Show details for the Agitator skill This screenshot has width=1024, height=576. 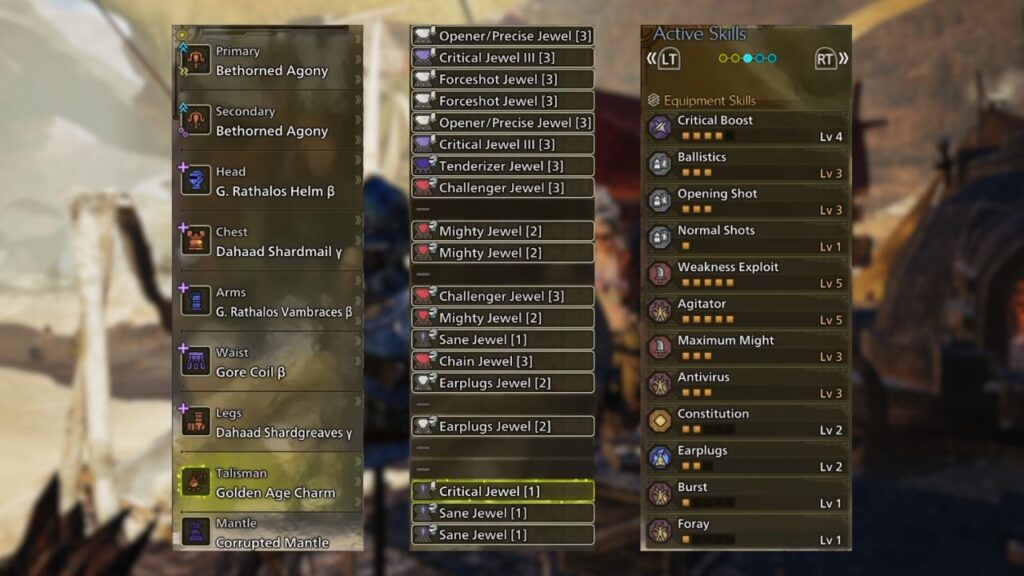746,311
